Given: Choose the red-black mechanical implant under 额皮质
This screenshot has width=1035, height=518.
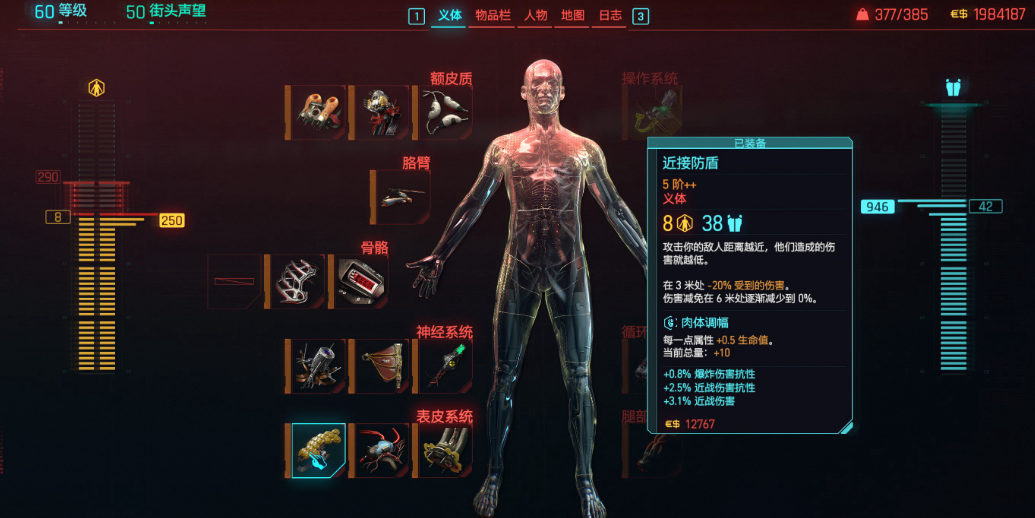Looking at the screenshot, I should [383, 112].
